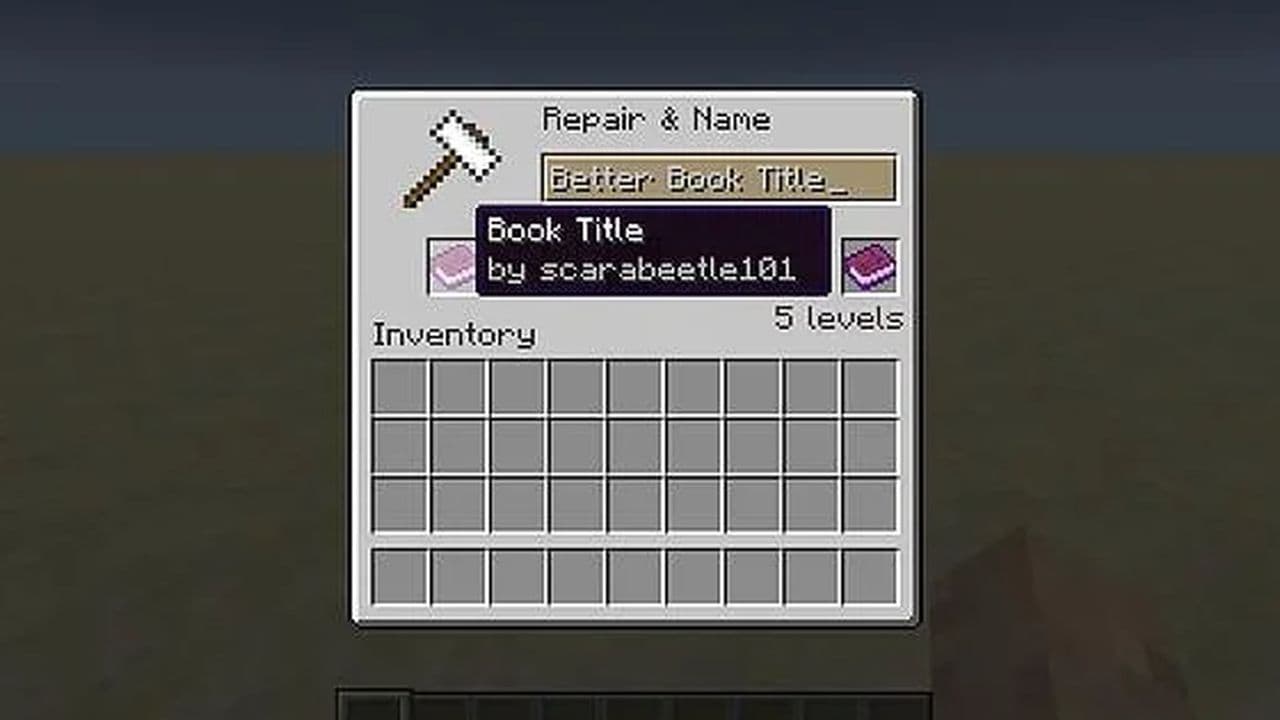Place cursor at end of the title text
This screenshot has height=720, width=1280.
pos(843,178)
